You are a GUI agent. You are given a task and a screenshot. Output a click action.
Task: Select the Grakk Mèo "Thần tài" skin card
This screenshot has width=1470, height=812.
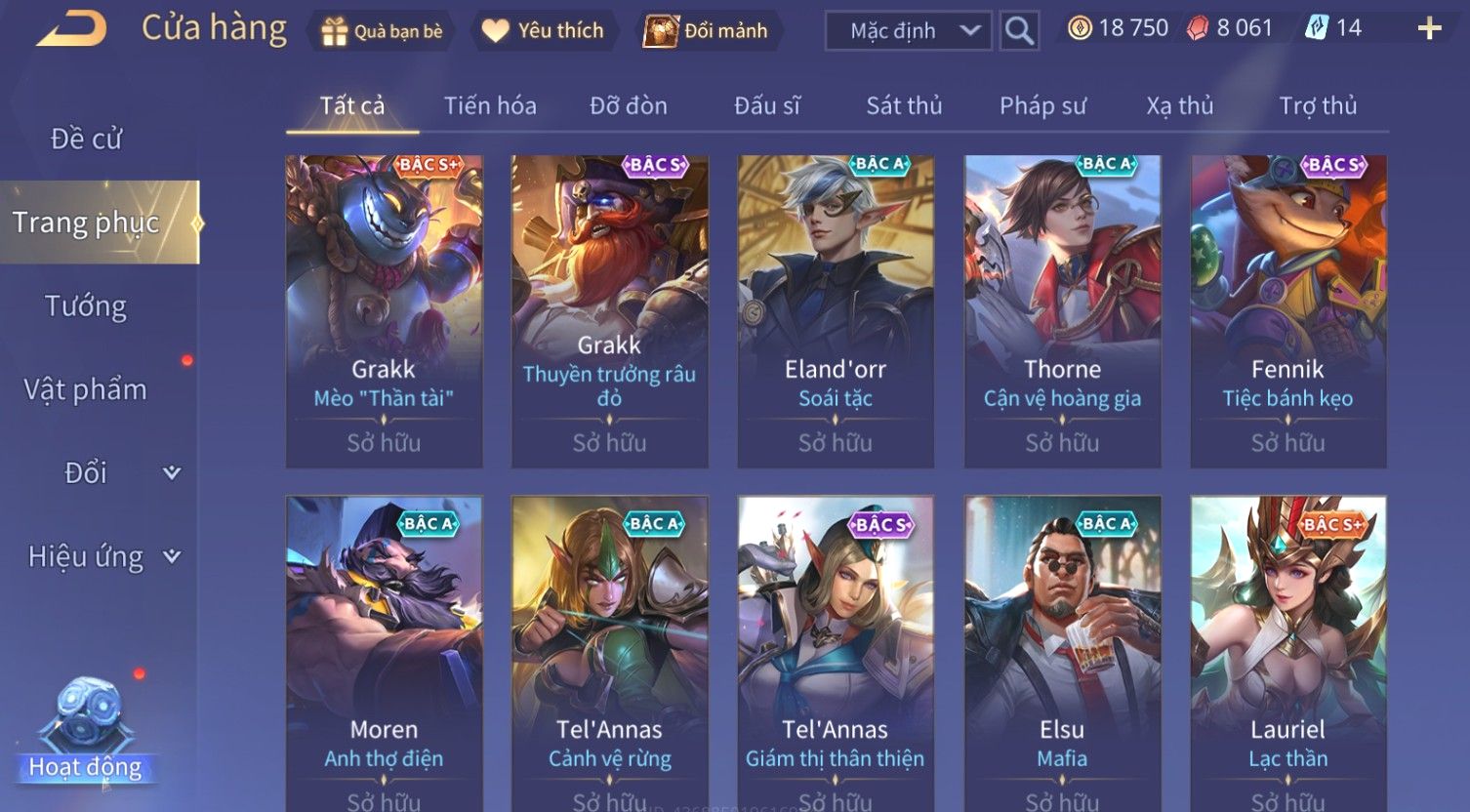(384, 310)
